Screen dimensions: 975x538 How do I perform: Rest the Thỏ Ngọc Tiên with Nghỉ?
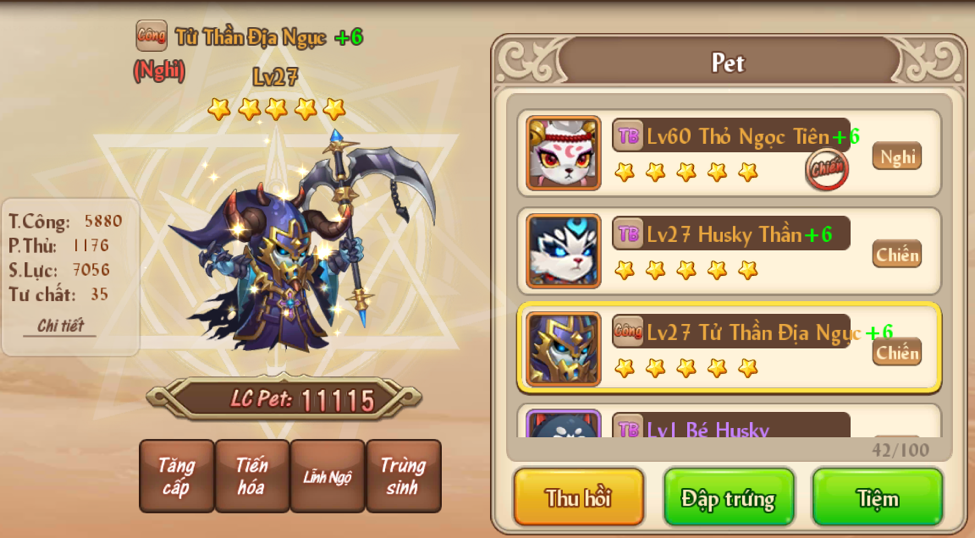point(897,156)
